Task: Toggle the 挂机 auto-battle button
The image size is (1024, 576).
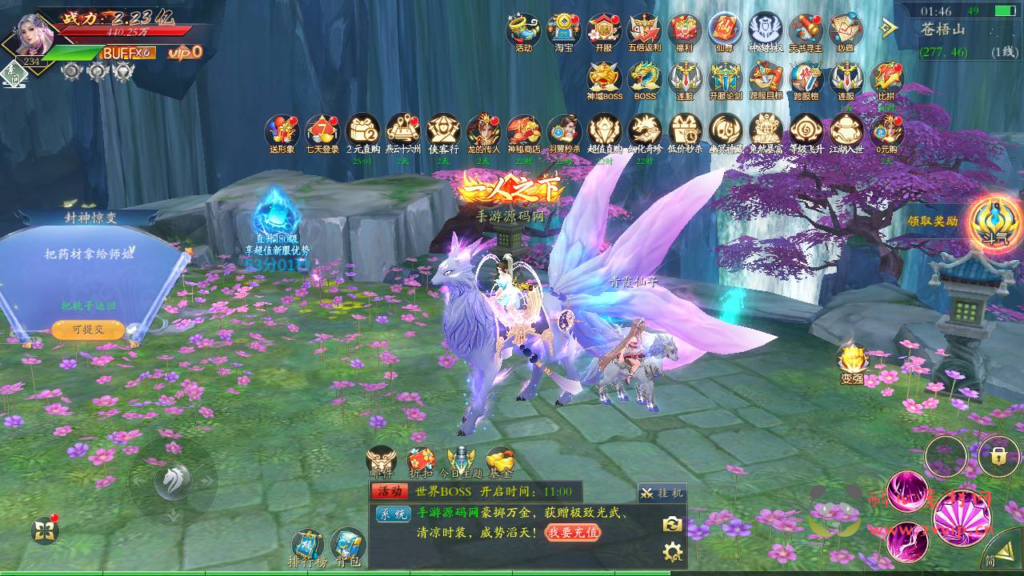Action: tap(662, 492)
